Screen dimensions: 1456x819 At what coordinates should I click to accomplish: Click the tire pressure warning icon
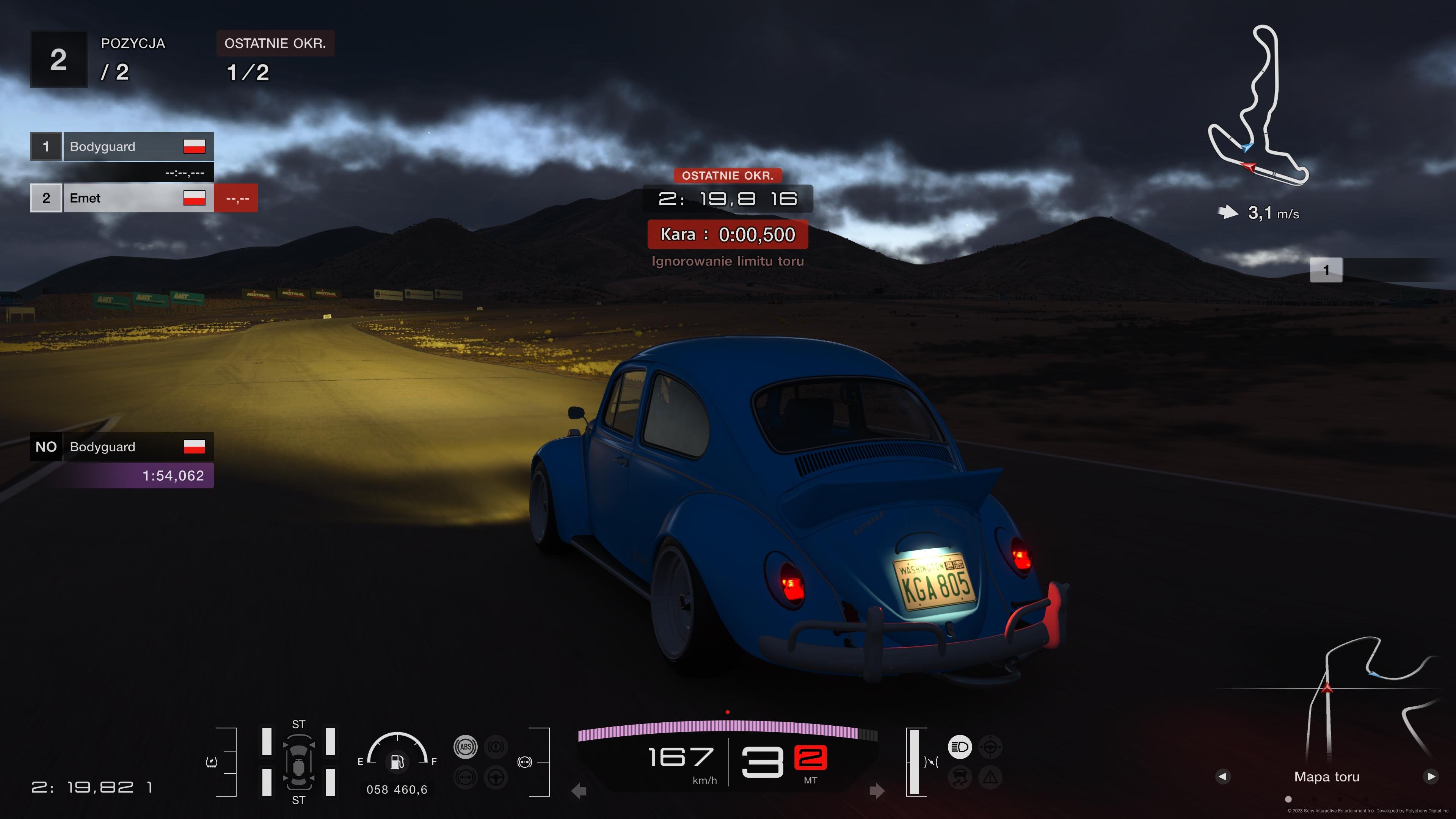(x=212, y=762)
